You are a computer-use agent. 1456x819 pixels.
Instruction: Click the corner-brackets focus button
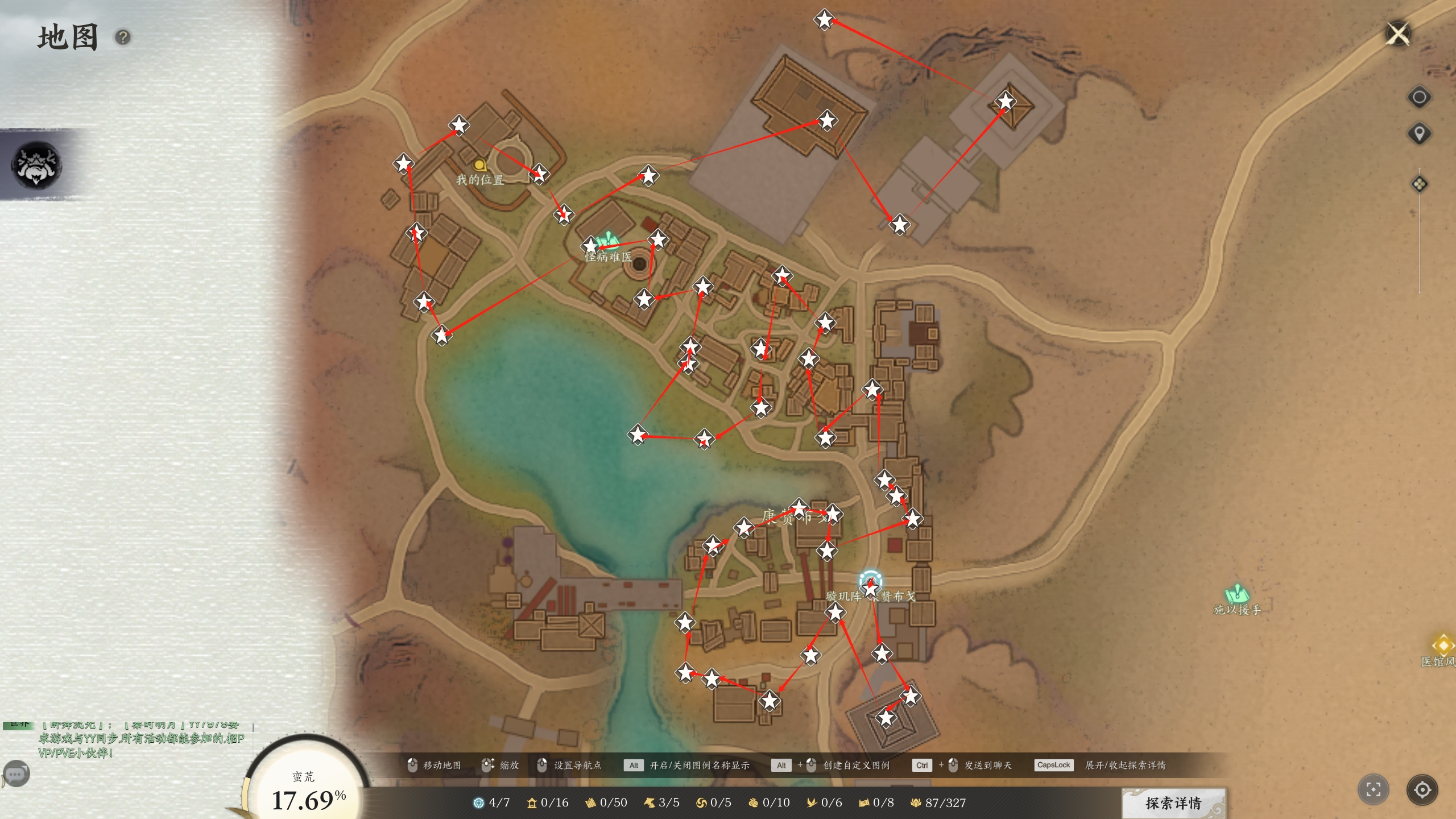pos(1373,789)
